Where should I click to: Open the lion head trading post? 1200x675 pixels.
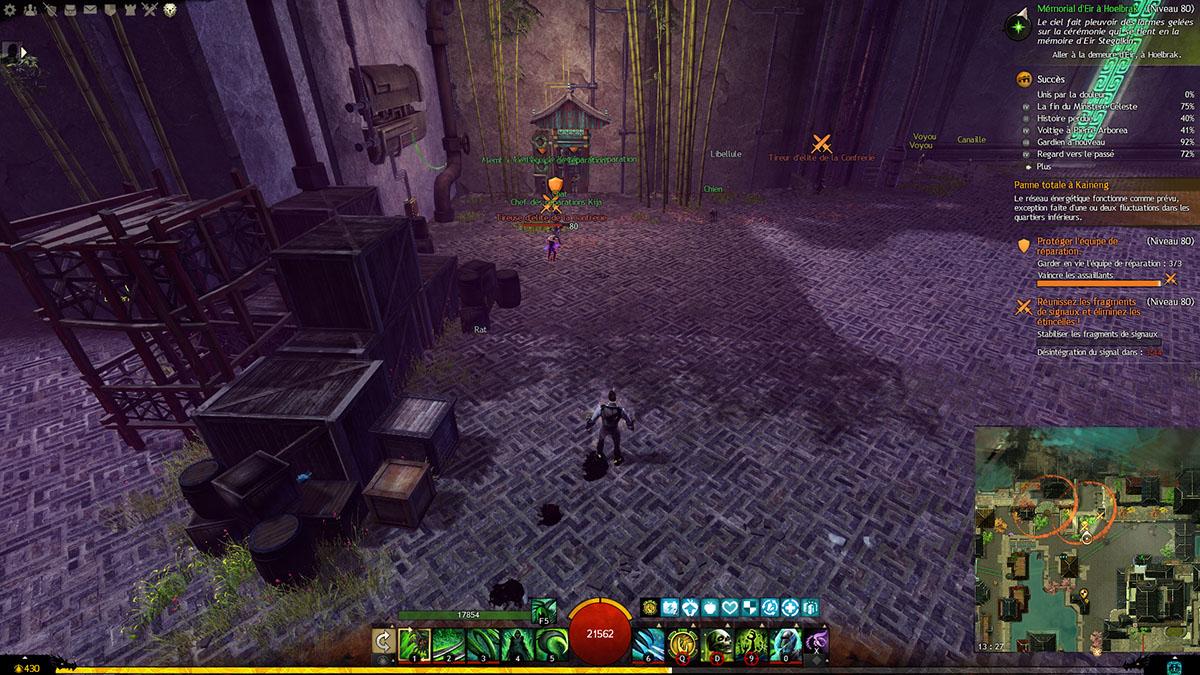[170, 10]
